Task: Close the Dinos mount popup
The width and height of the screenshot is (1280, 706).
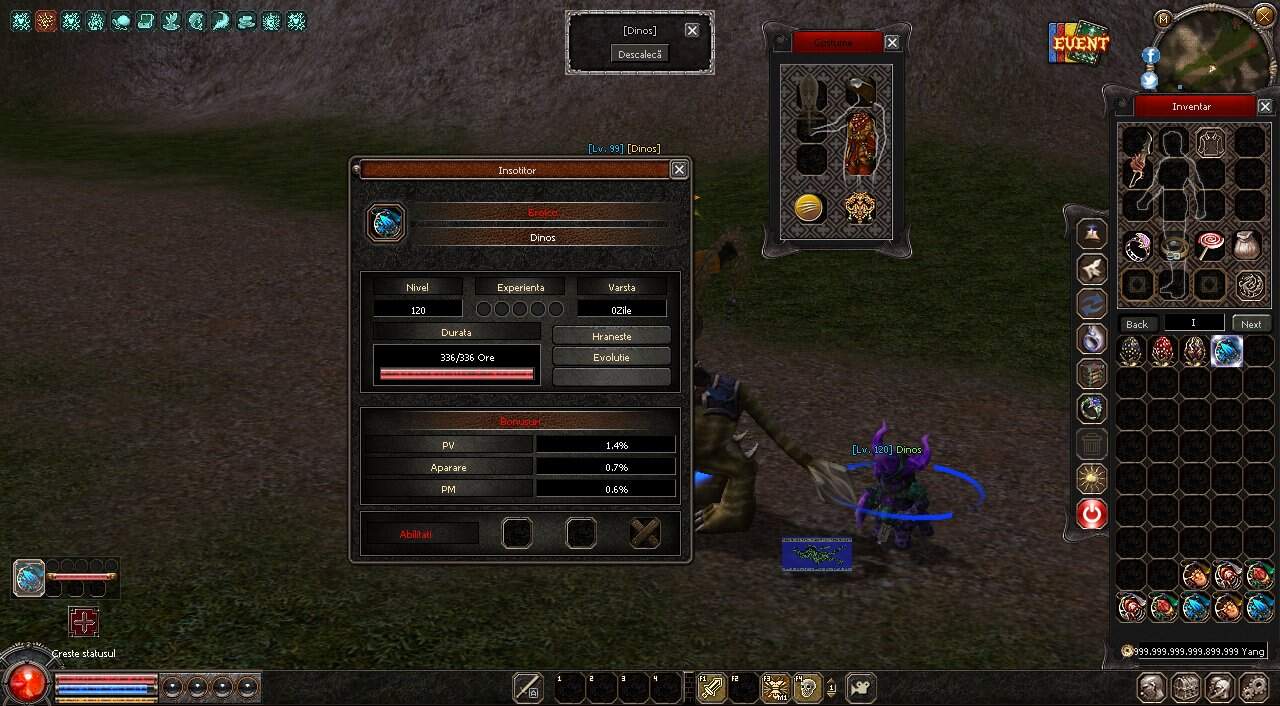Action: coord(692,30)
